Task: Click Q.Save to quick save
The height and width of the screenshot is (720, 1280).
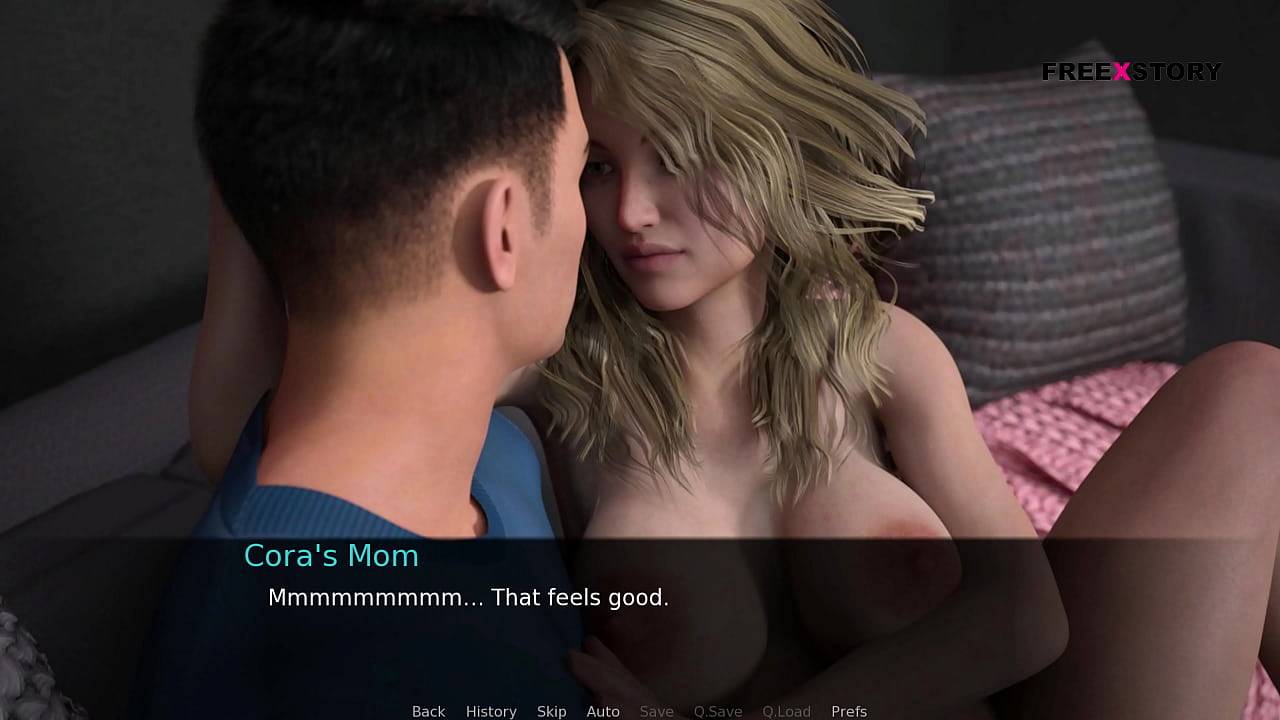Action: (x=718, y=711)
